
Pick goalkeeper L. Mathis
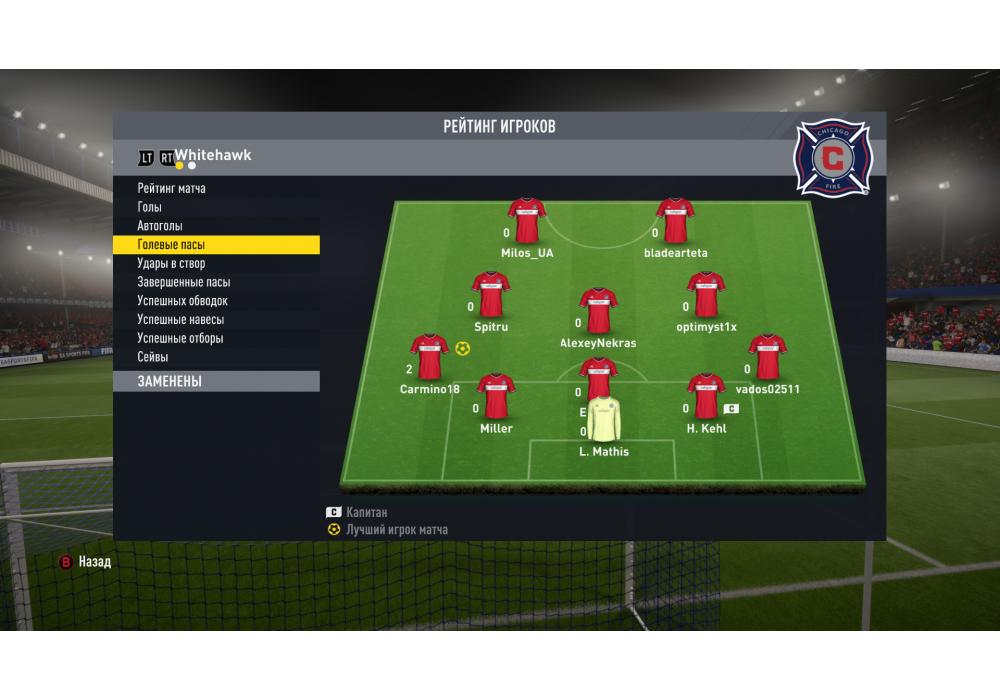click(604, 422)
